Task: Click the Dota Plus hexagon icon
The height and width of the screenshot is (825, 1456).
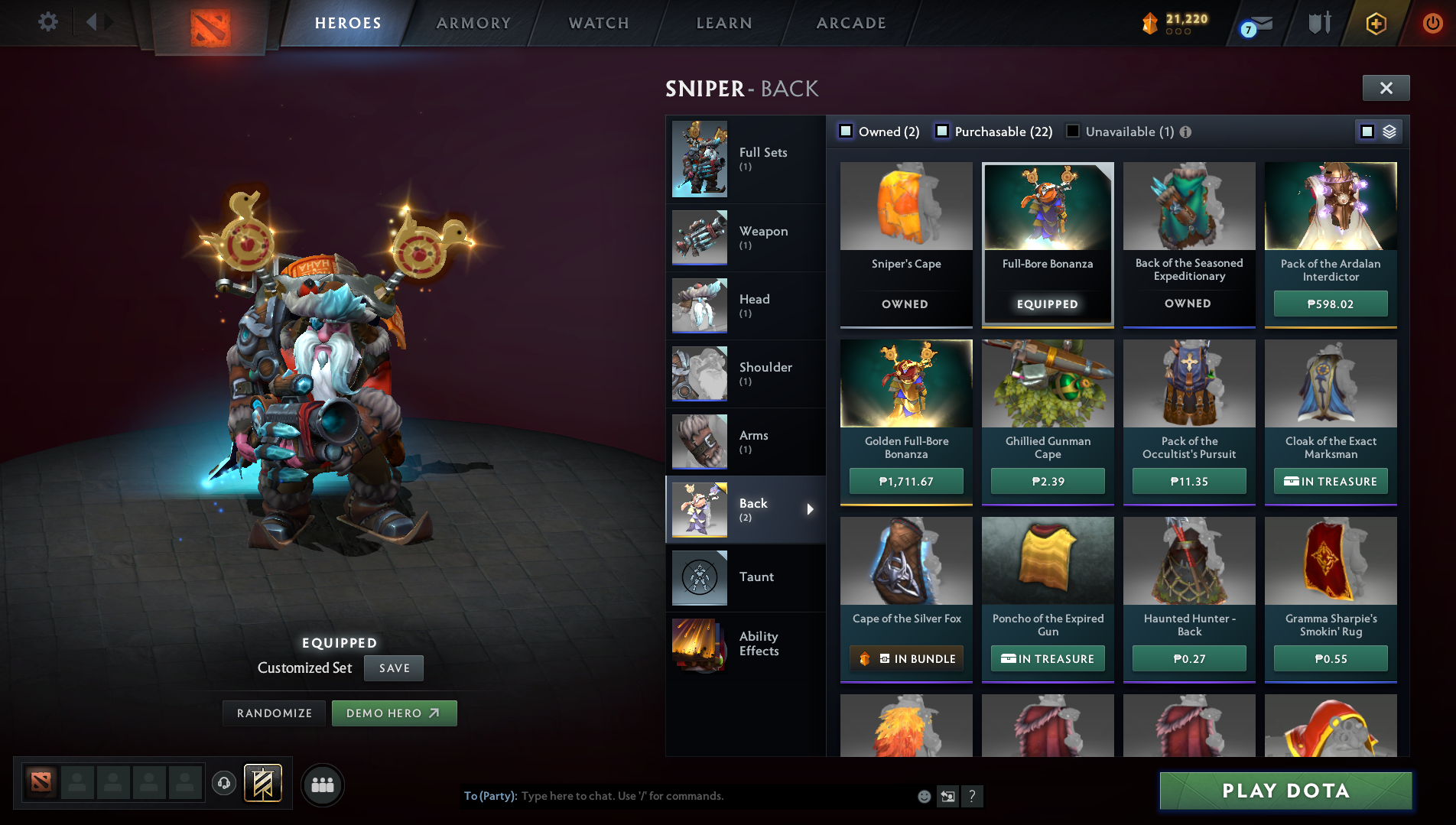Action: coord(1376,23)
